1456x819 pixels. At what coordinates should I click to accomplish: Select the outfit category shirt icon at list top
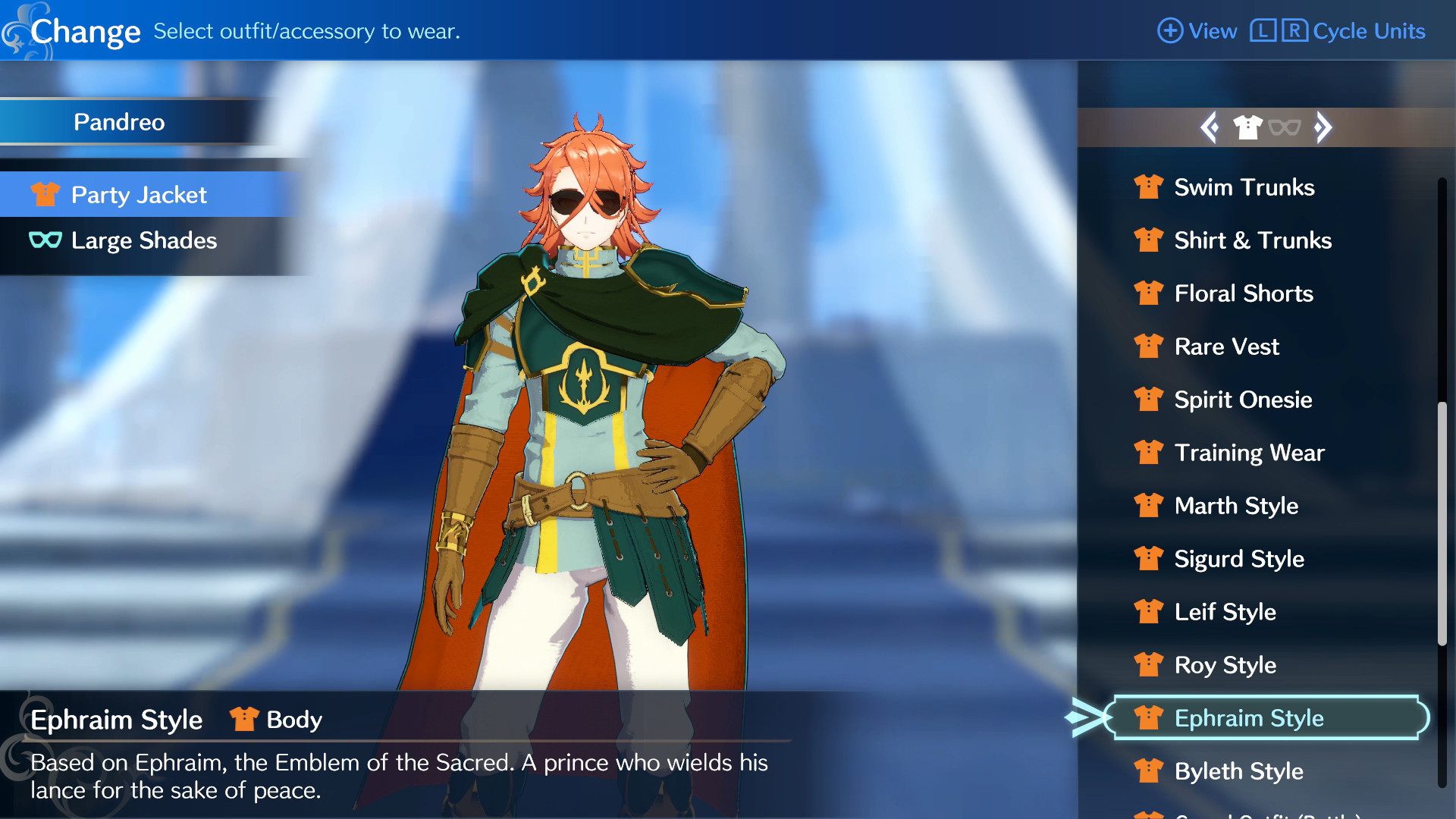tap(1247, 127)
